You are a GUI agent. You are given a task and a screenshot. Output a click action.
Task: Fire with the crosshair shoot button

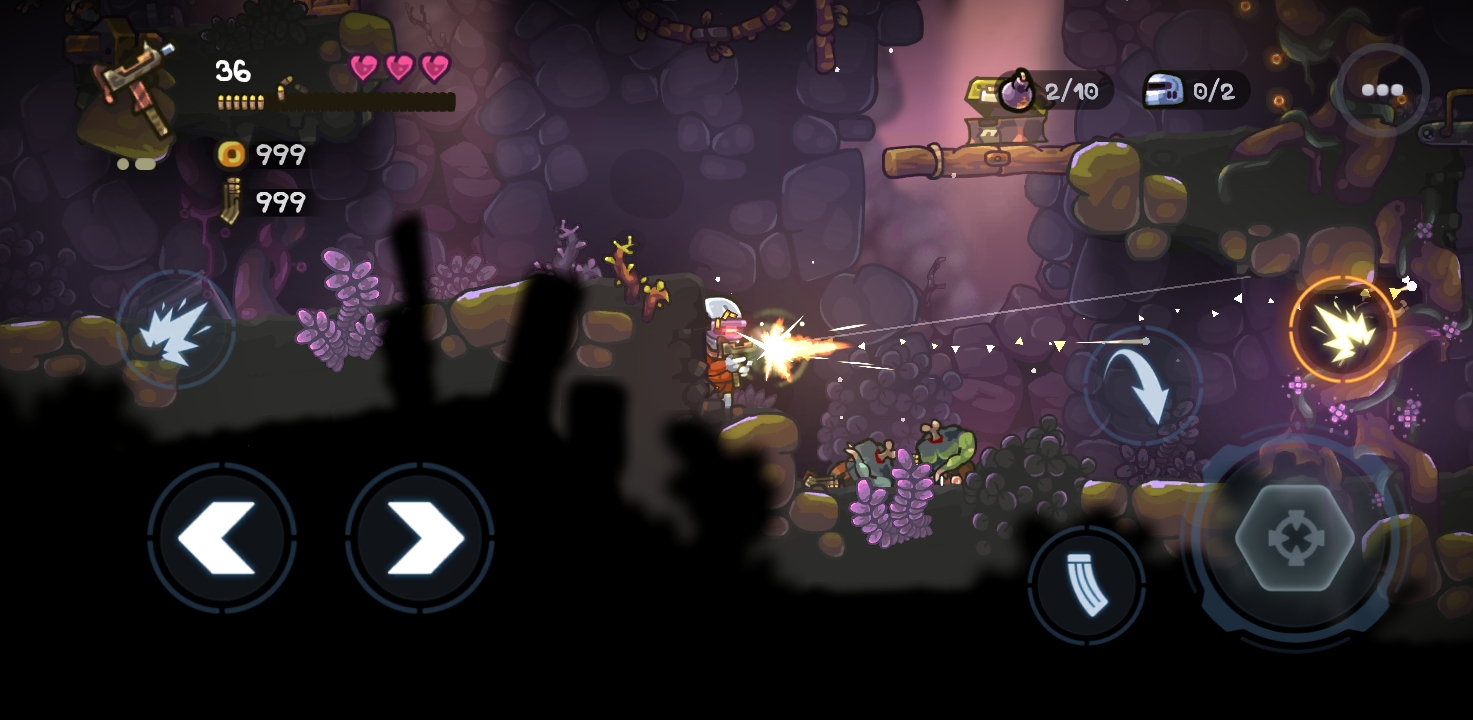[x=1295, y=539]
